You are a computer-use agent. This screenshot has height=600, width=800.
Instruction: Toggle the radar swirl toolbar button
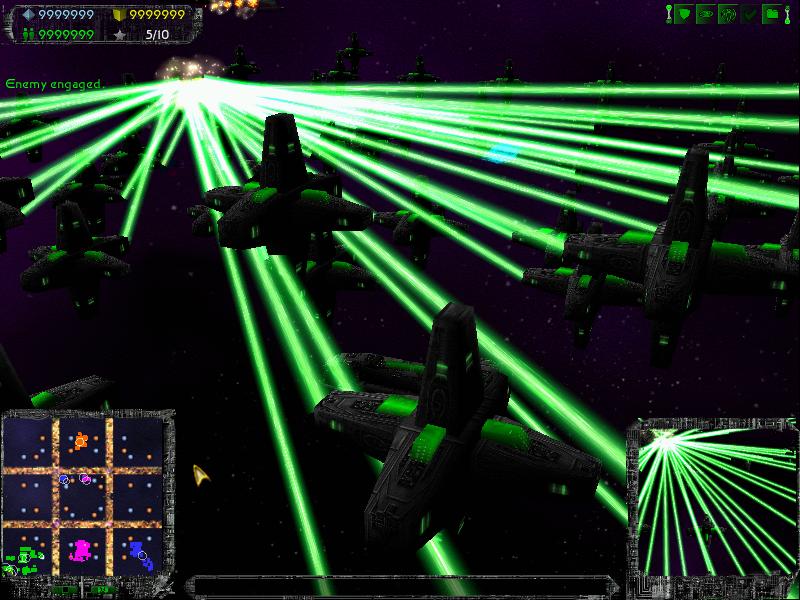[728, 14]
